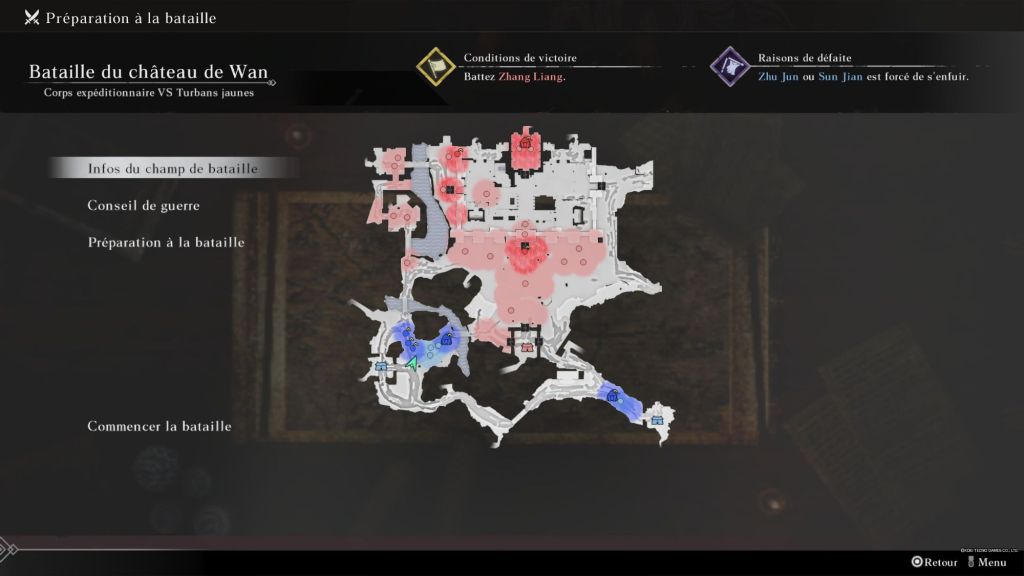Start with Commencer la bataille
The image size is (1024, 576).
pos(160,426)
